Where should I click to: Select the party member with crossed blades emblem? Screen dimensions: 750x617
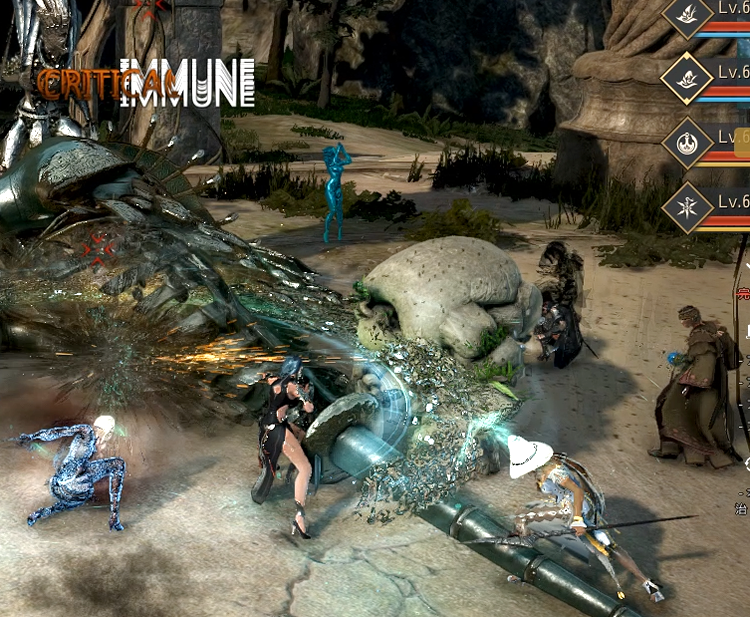tap(688, 208)
